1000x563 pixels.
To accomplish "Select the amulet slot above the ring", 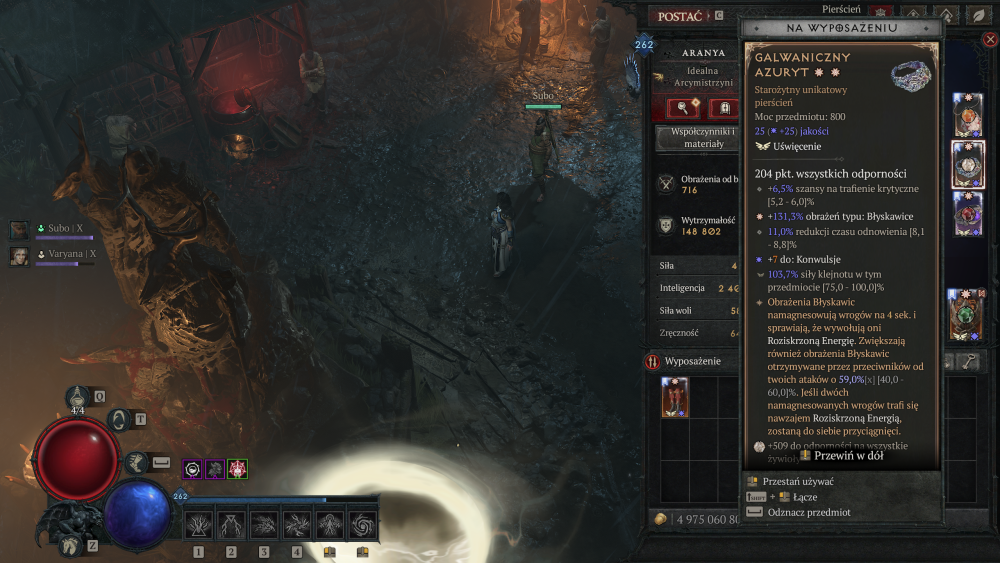I will (x=968, y=114).
